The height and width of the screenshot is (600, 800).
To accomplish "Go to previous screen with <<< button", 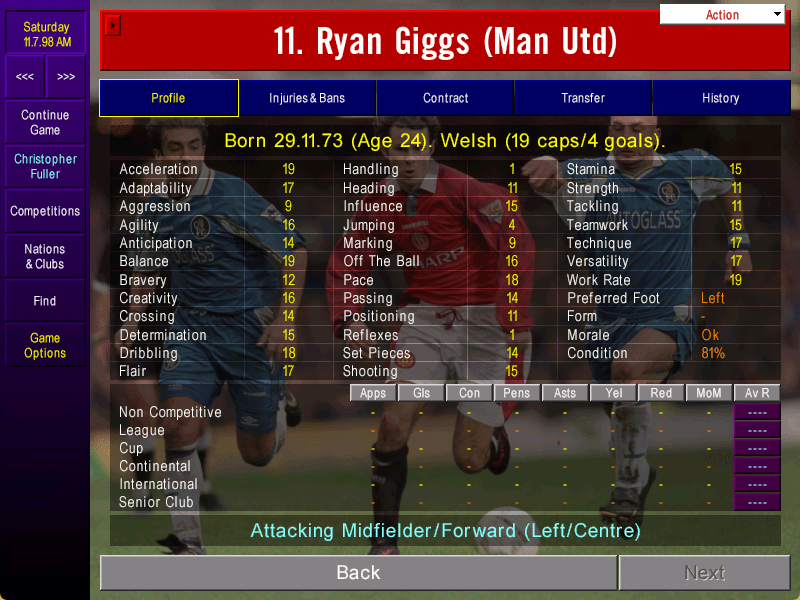I will (x=25, y=77).
